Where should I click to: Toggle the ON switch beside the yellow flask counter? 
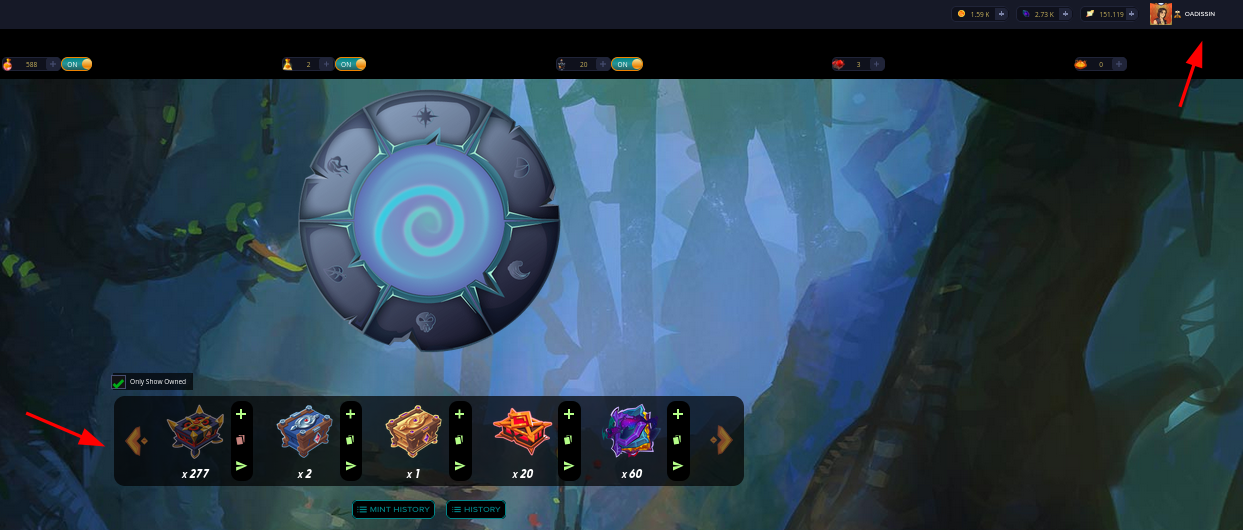[351, 64]
